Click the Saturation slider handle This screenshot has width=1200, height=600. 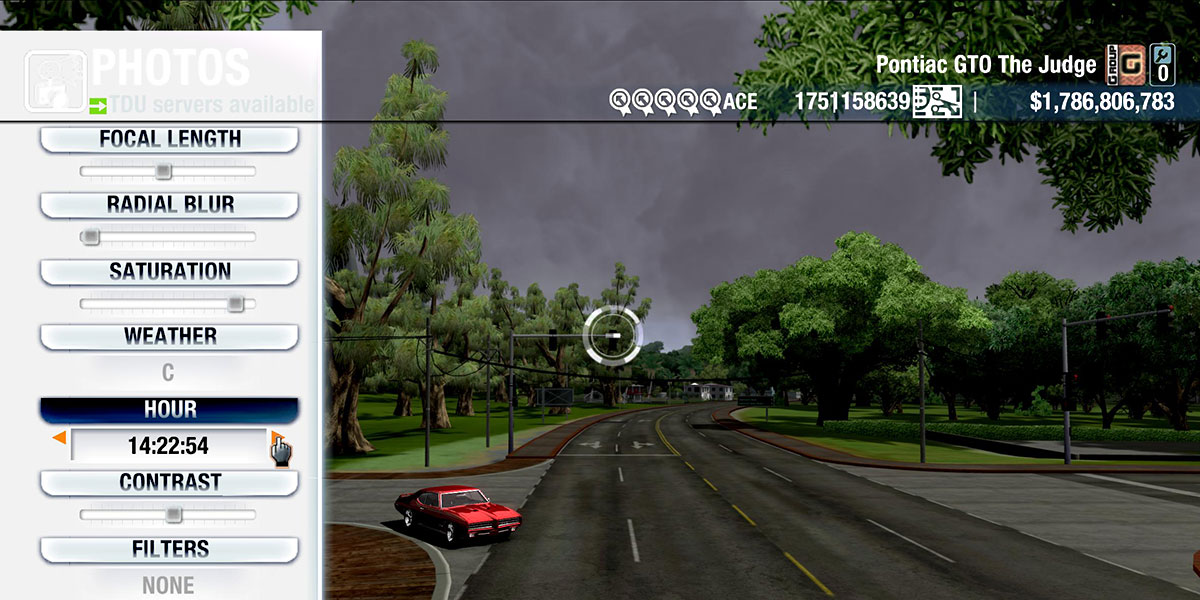pyautogui.click(x=235, y=303)
